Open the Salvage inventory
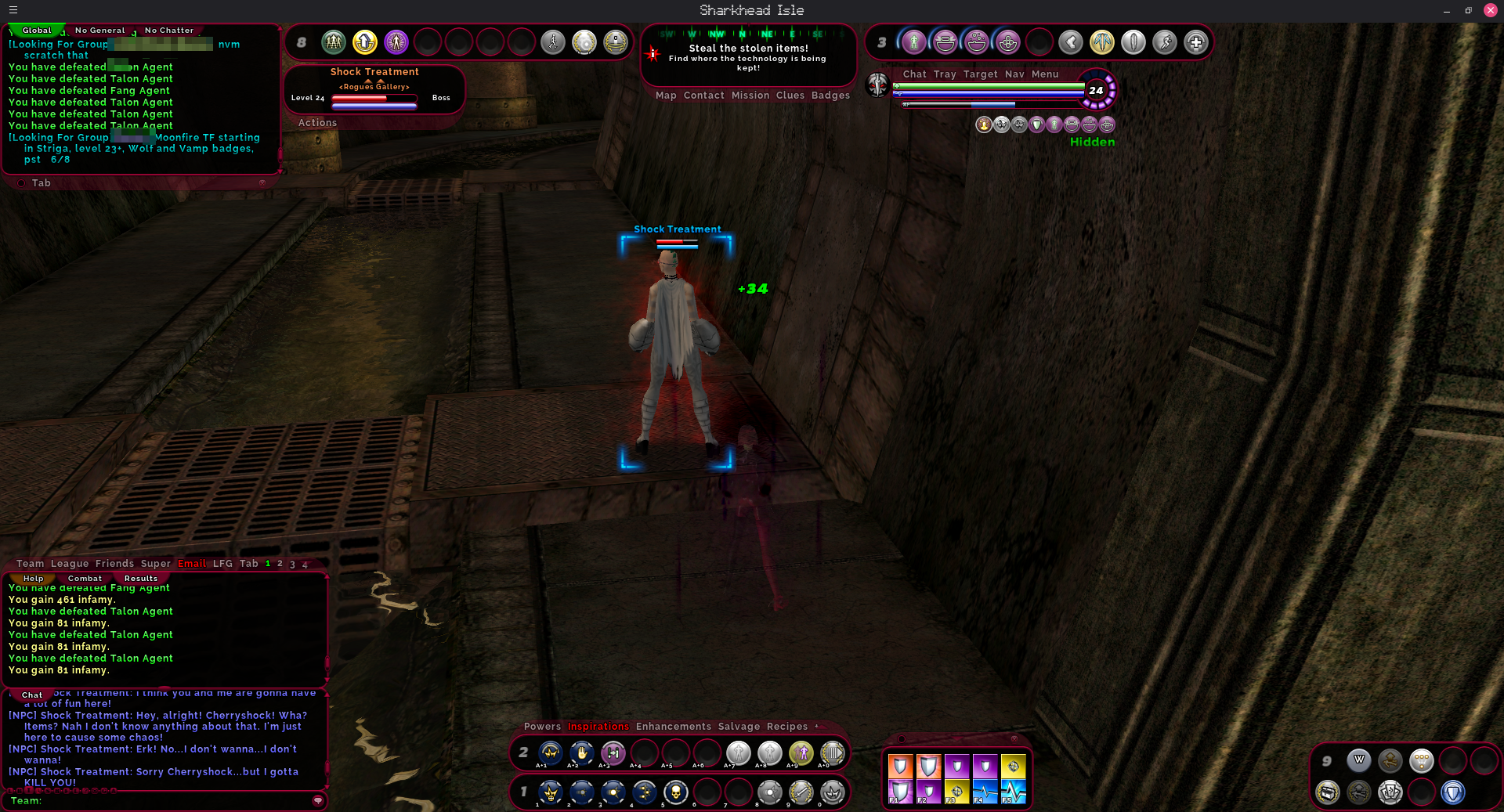Image resolution: width=1504 pixels, height=812 pixels. point(739,727)
